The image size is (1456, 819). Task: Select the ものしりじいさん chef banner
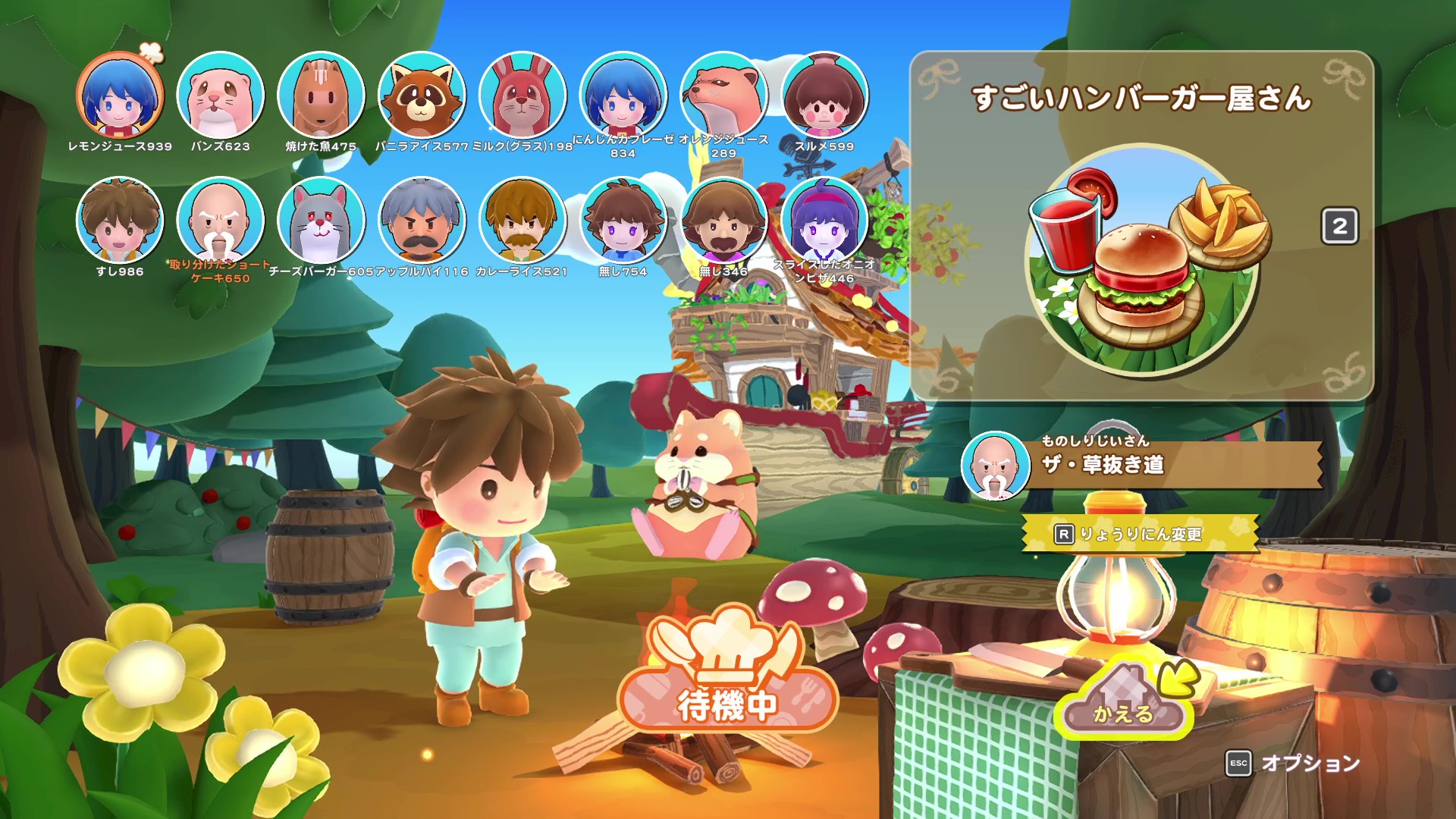[1141, 464]
